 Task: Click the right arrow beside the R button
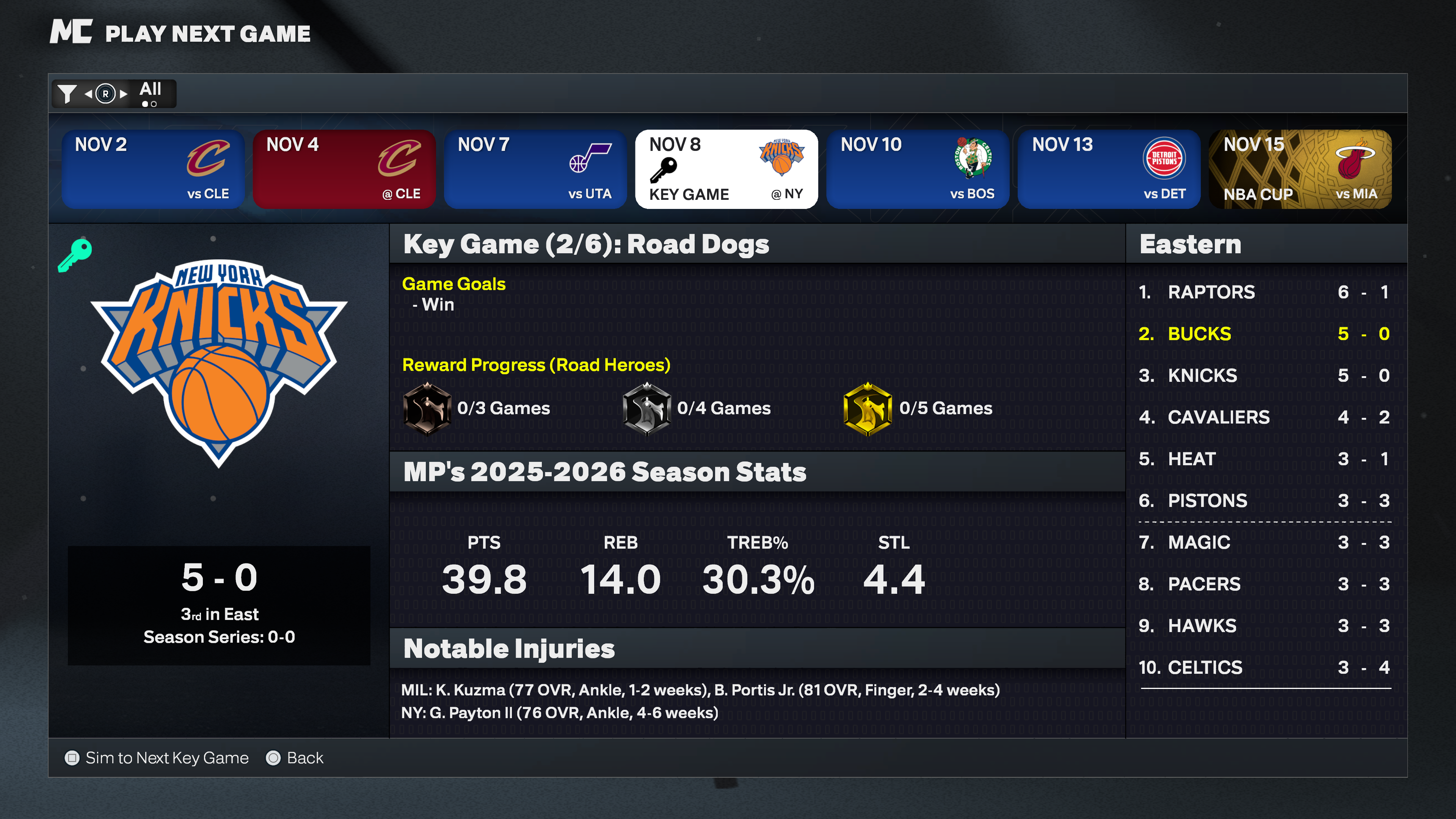(x=123, y=94)
